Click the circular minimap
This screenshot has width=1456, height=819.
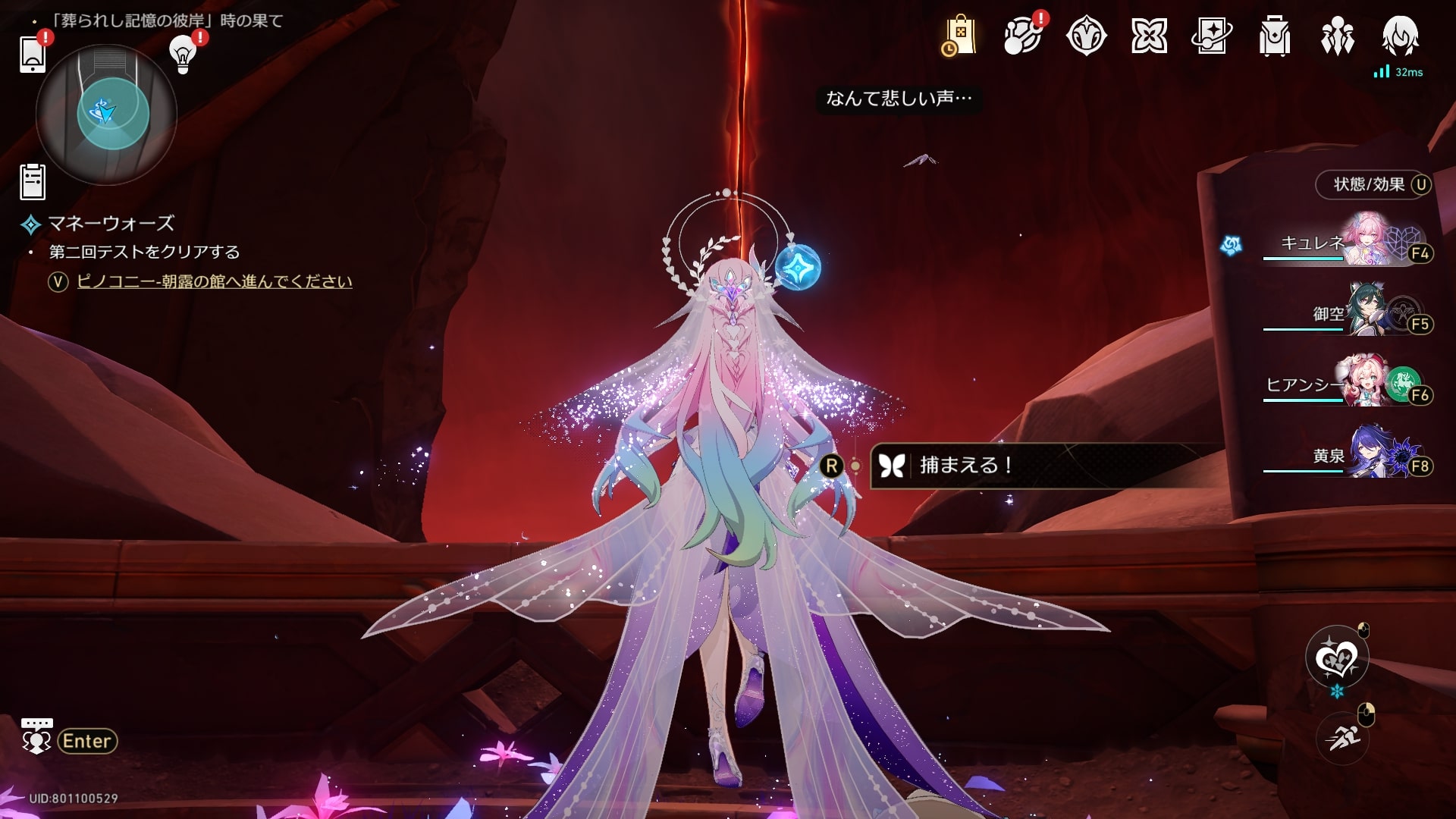(x=106, y=115)
